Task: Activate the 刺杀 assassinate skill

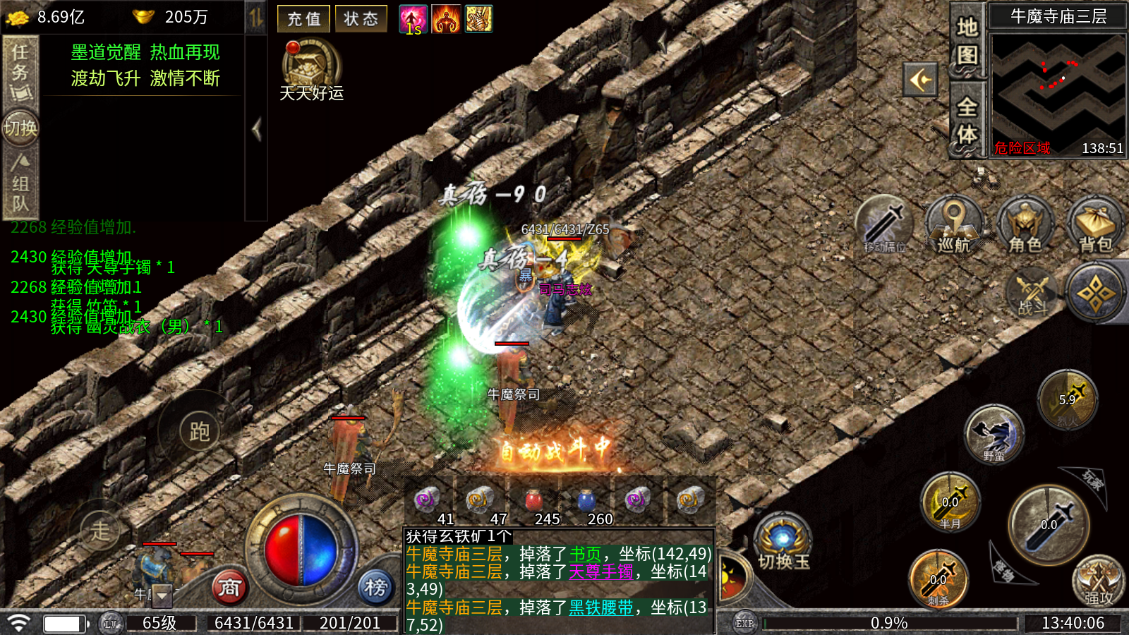Action: tap(937, 577)
